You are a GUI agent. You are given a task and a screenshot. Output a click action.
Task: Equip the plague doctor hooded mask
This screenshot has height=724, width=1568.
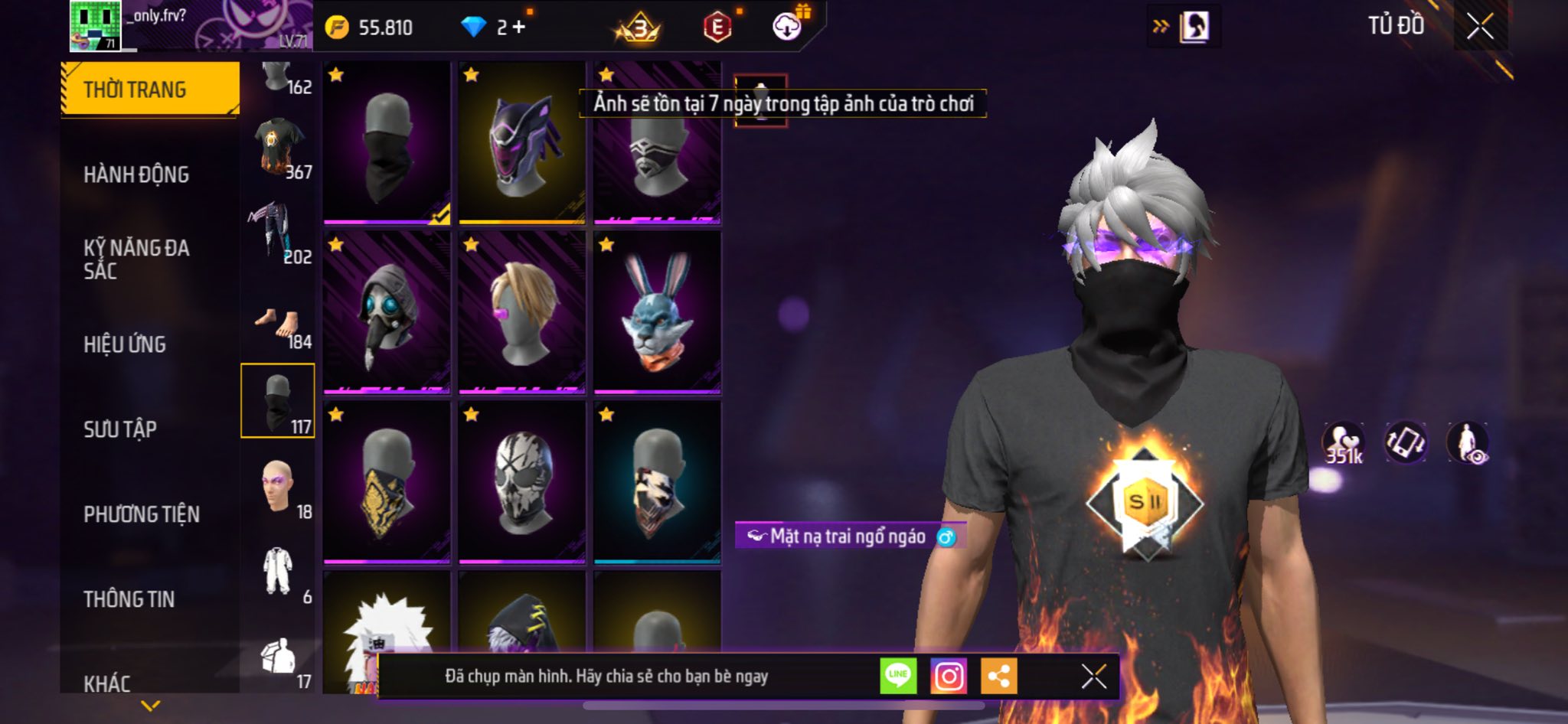point(387,312)
